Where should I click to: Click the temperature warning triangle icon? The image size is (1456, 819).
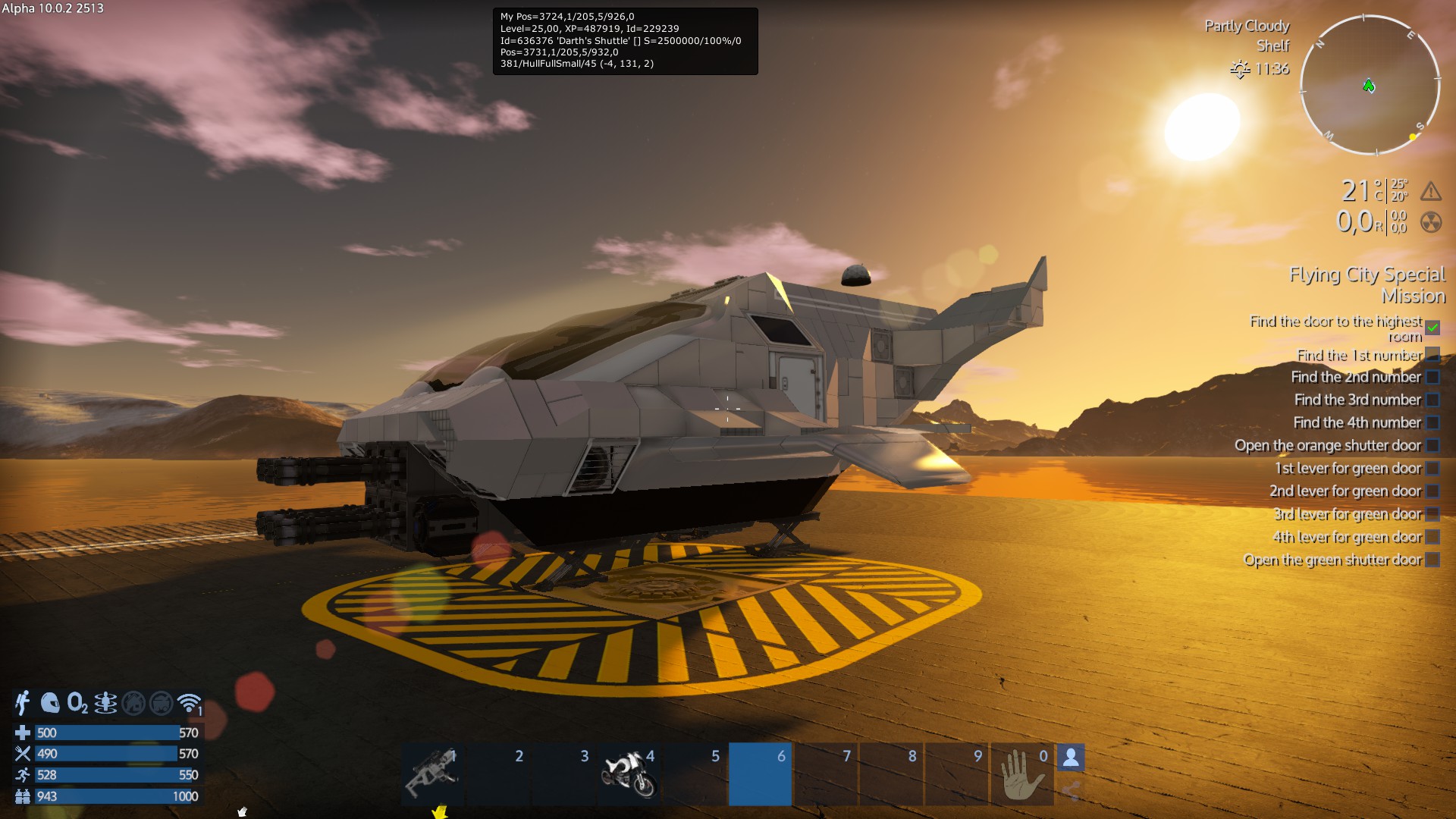[1431, 191]
